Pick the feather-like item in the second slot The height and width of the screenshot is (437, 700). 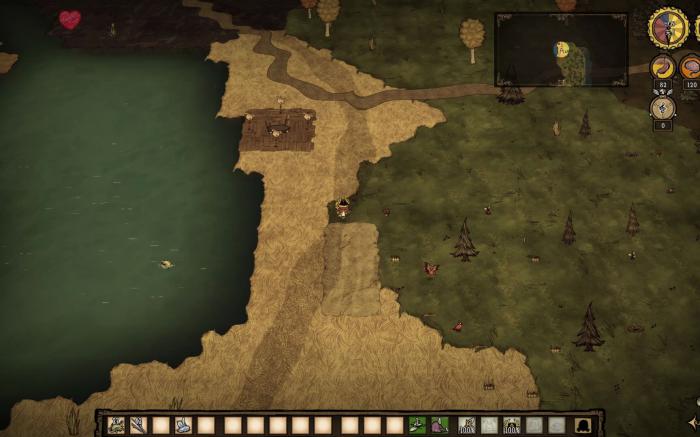coord(138,425)
